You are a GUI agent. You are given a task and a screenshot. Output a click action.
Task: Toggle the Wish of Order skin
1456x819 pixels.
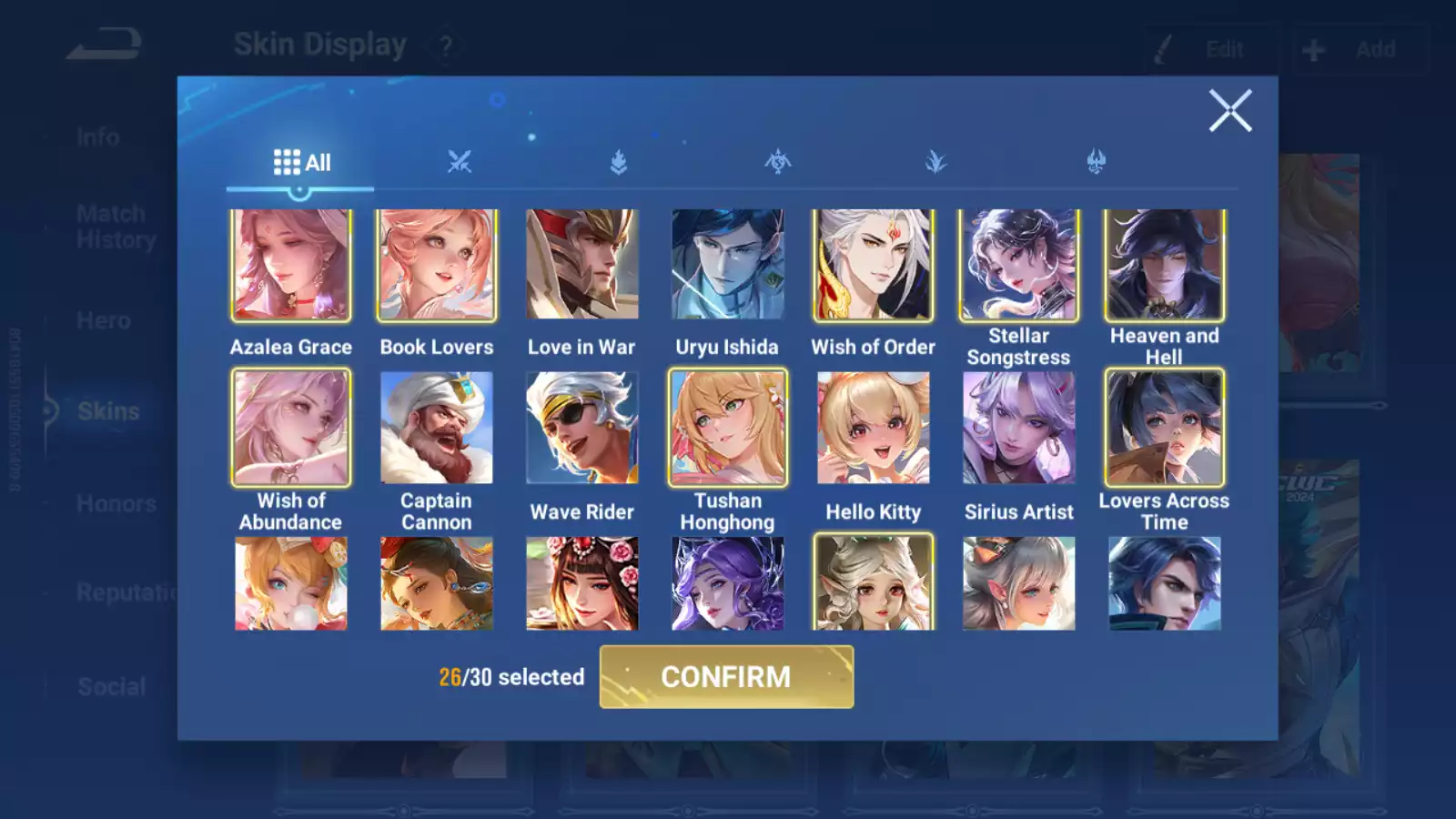click(874, 265)
